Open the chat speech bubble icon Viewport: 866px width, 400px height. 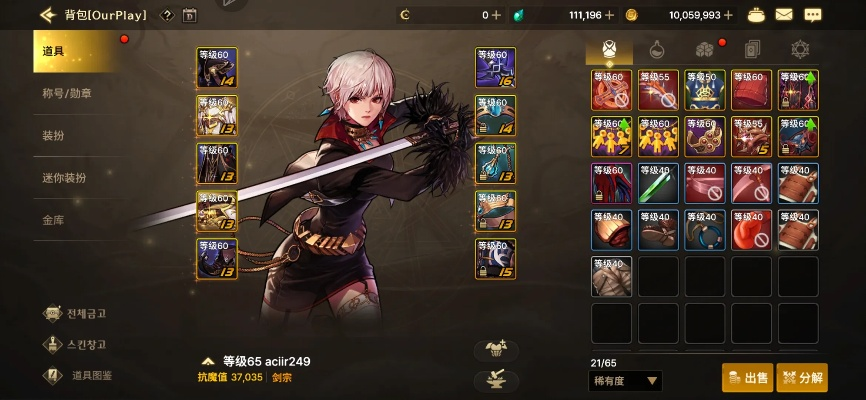pos(813,15)
